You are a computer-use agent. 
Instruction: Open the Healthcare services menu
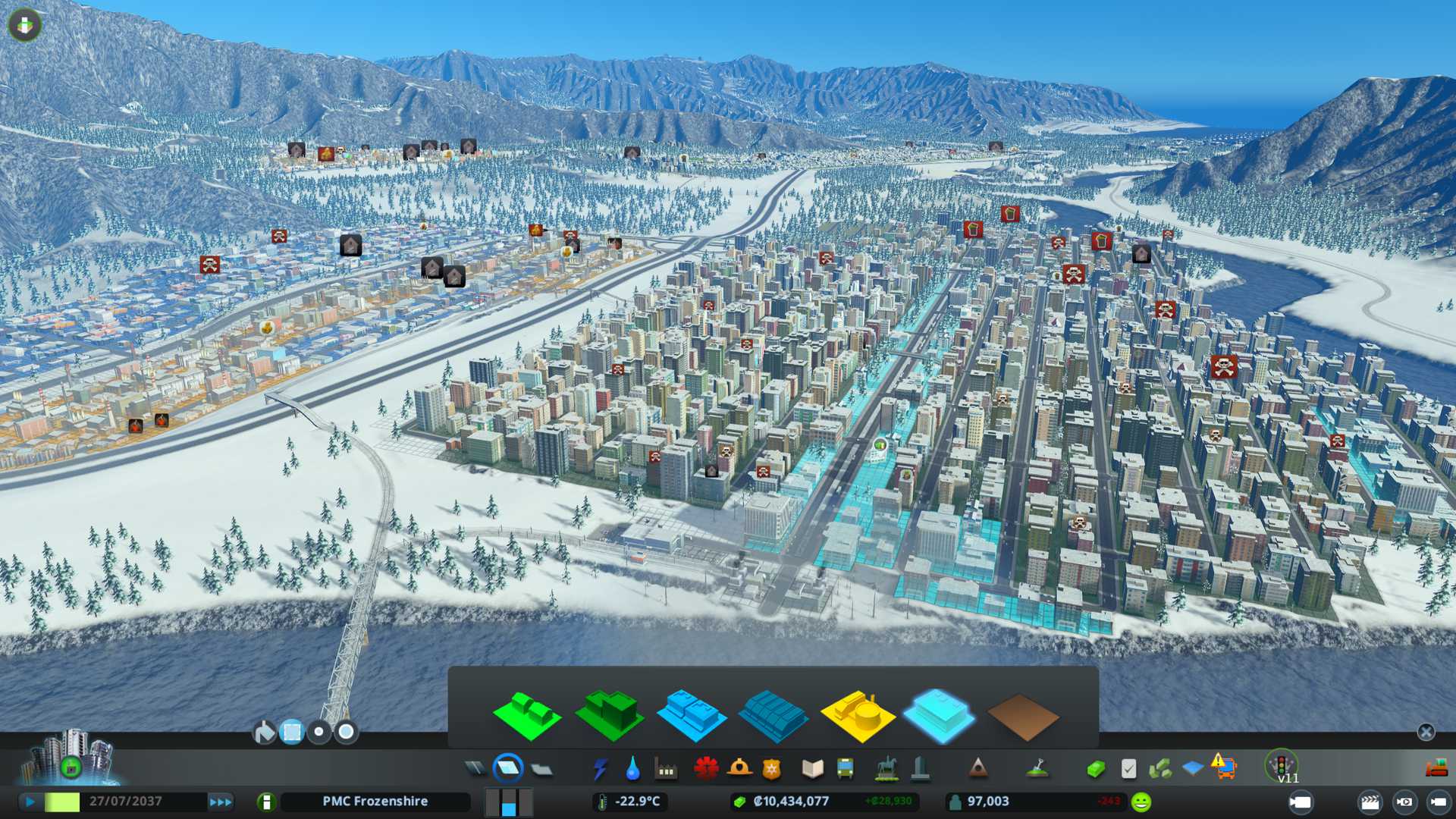[x=706, y=769]
